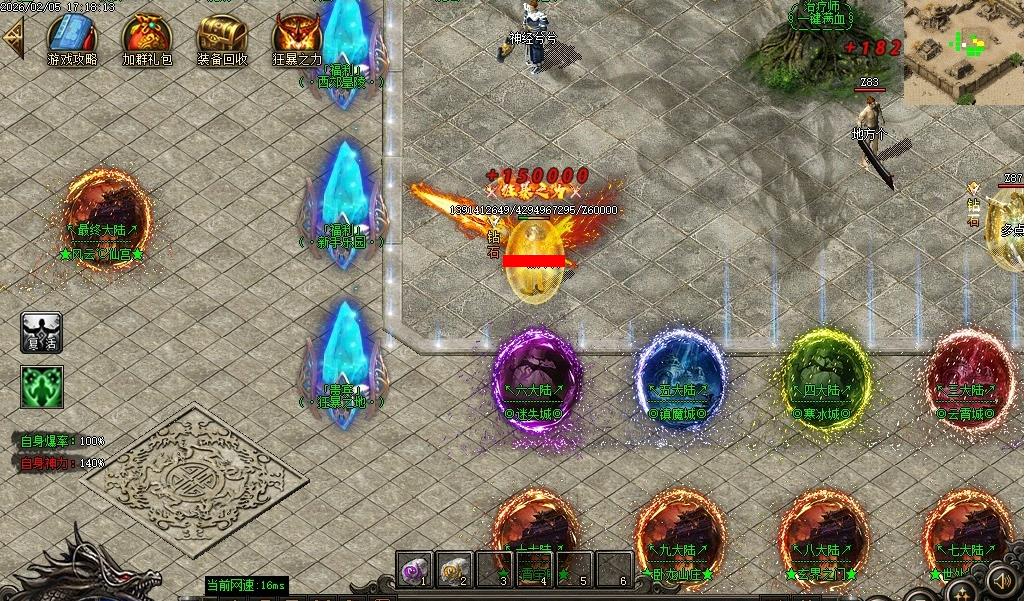Viewport: 1029px width, 601px height.
Task: Collapse the top icon bar with the arrow
Action: coord(13,39)
